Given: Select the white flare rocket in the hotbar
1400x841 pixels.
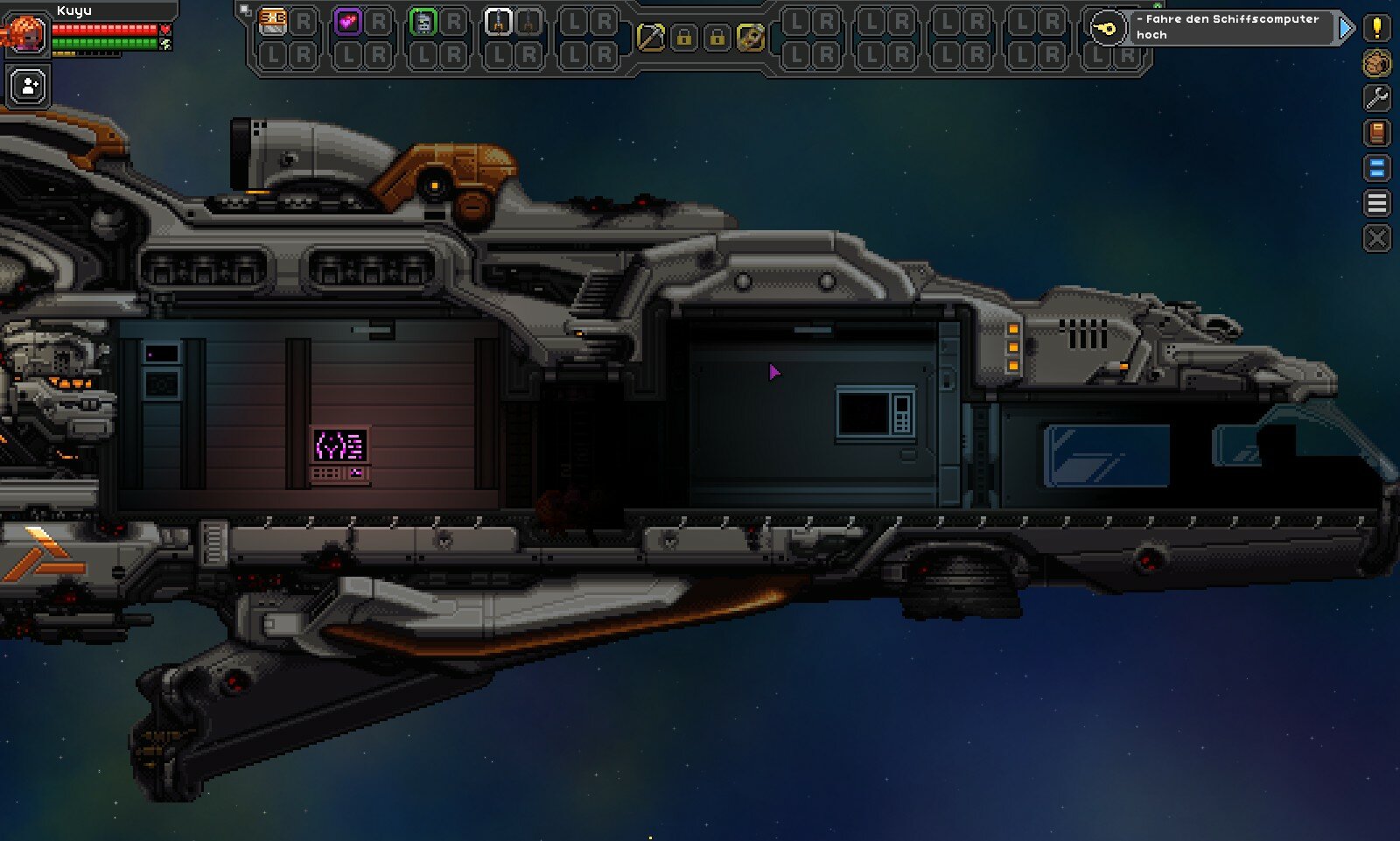Looking at the screenshot, I should [x=499, y=22].
